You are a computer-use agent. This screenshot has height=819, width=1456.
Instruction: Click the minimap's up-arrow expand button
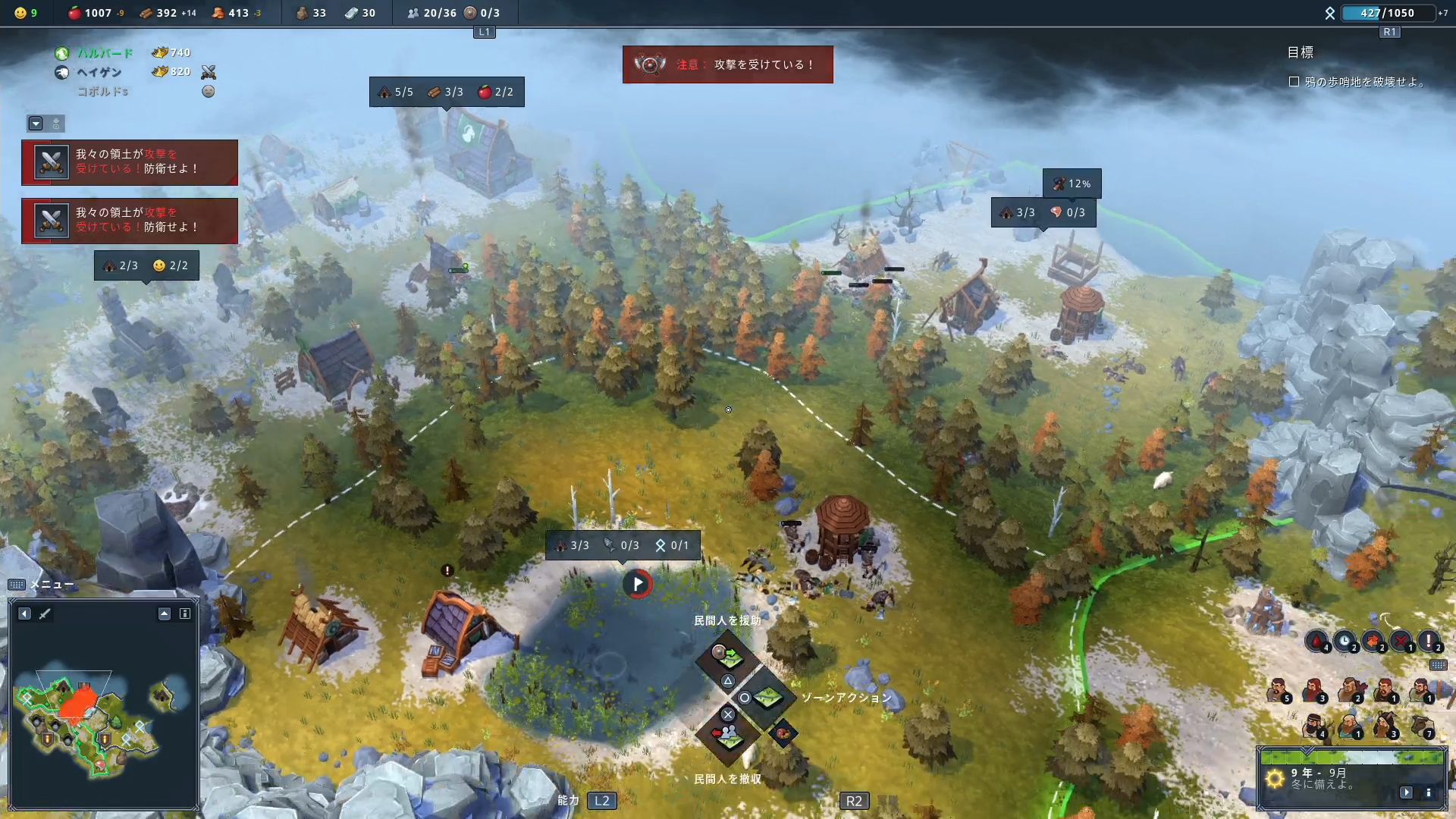[165, 613]
